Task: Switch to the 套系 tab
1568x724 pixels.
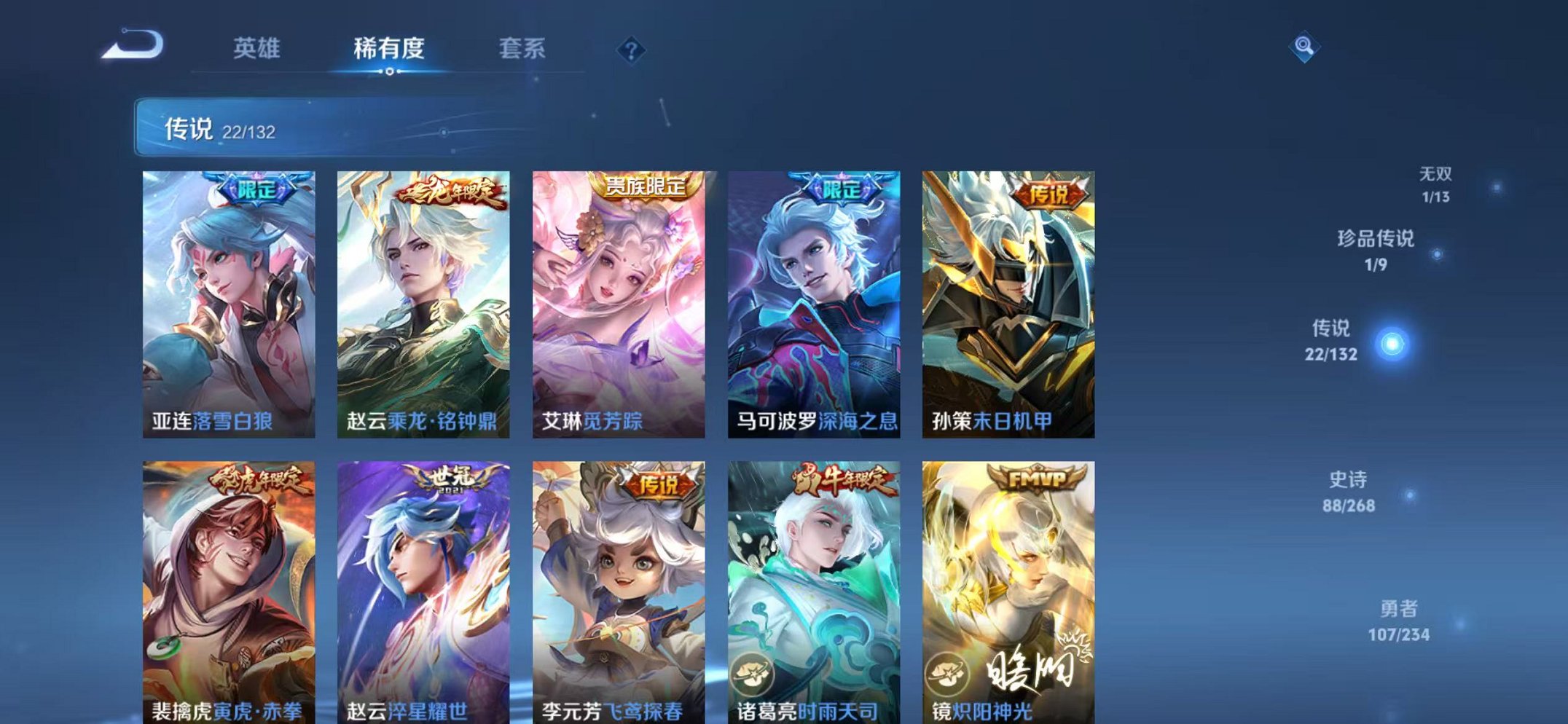Action: pyautogui.click(x=523, y=50)
